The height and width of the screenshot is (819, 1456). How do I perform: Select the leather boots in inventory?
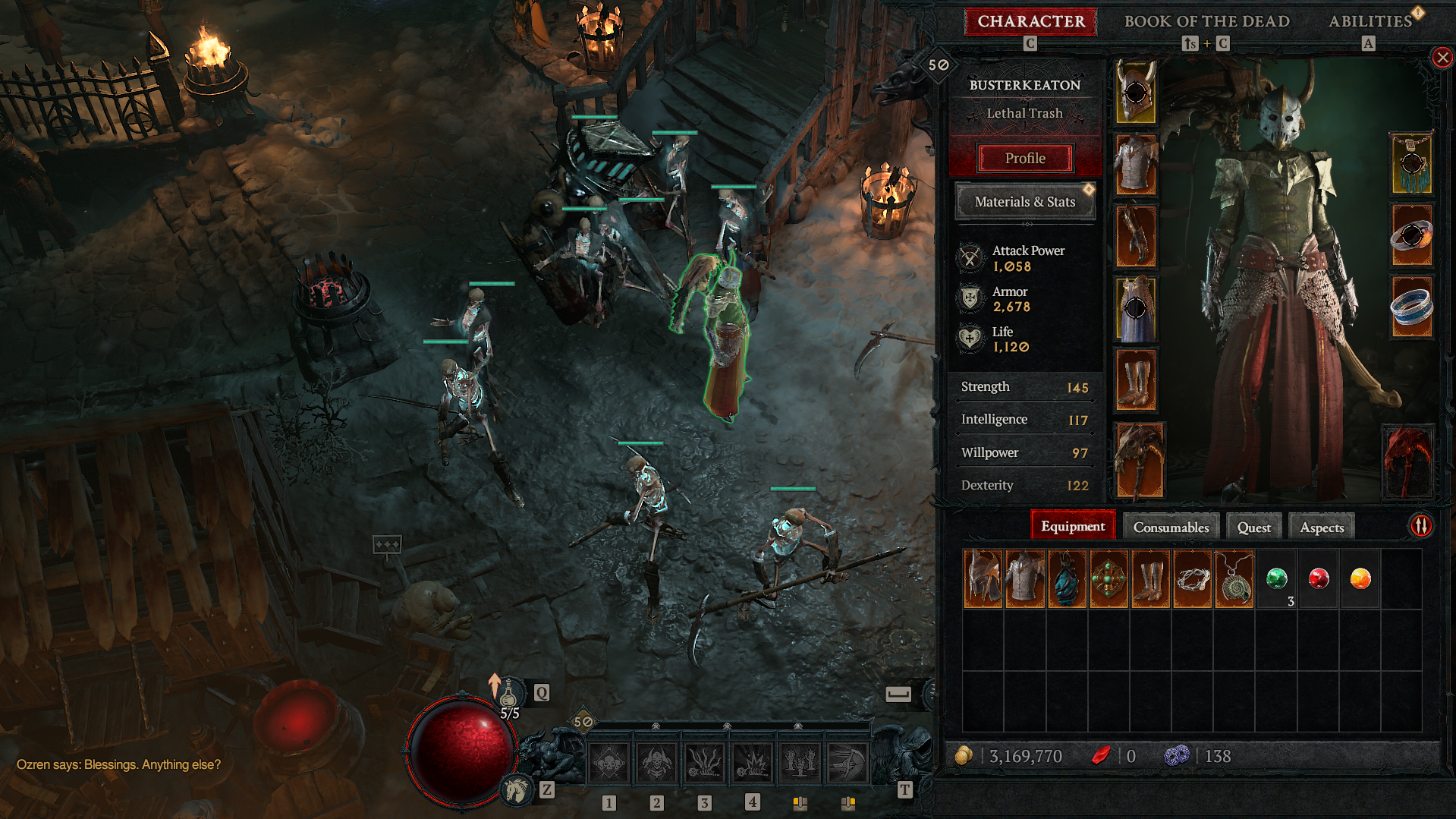coord(1150,579)
